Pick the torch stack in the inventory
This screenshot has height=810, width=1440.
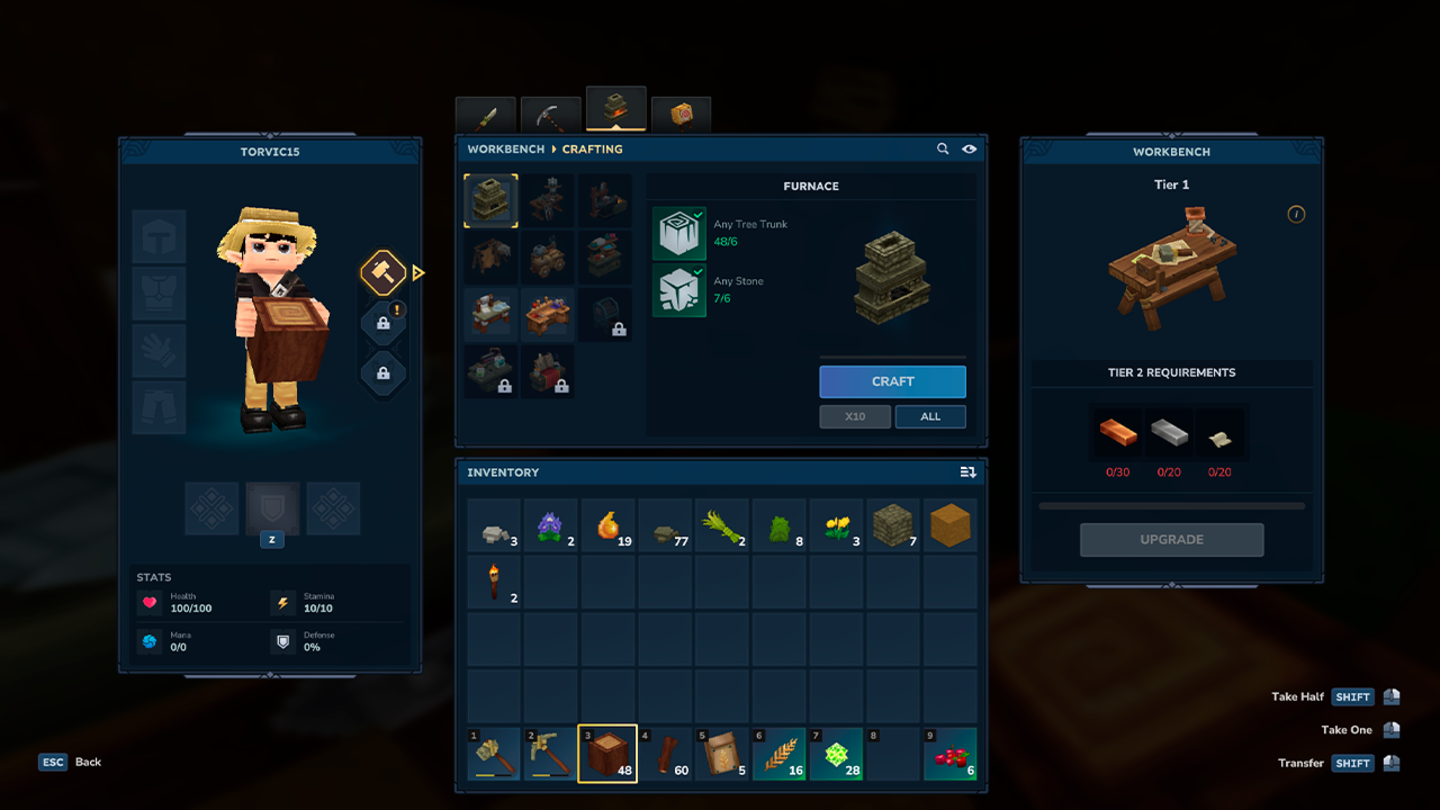493,583
